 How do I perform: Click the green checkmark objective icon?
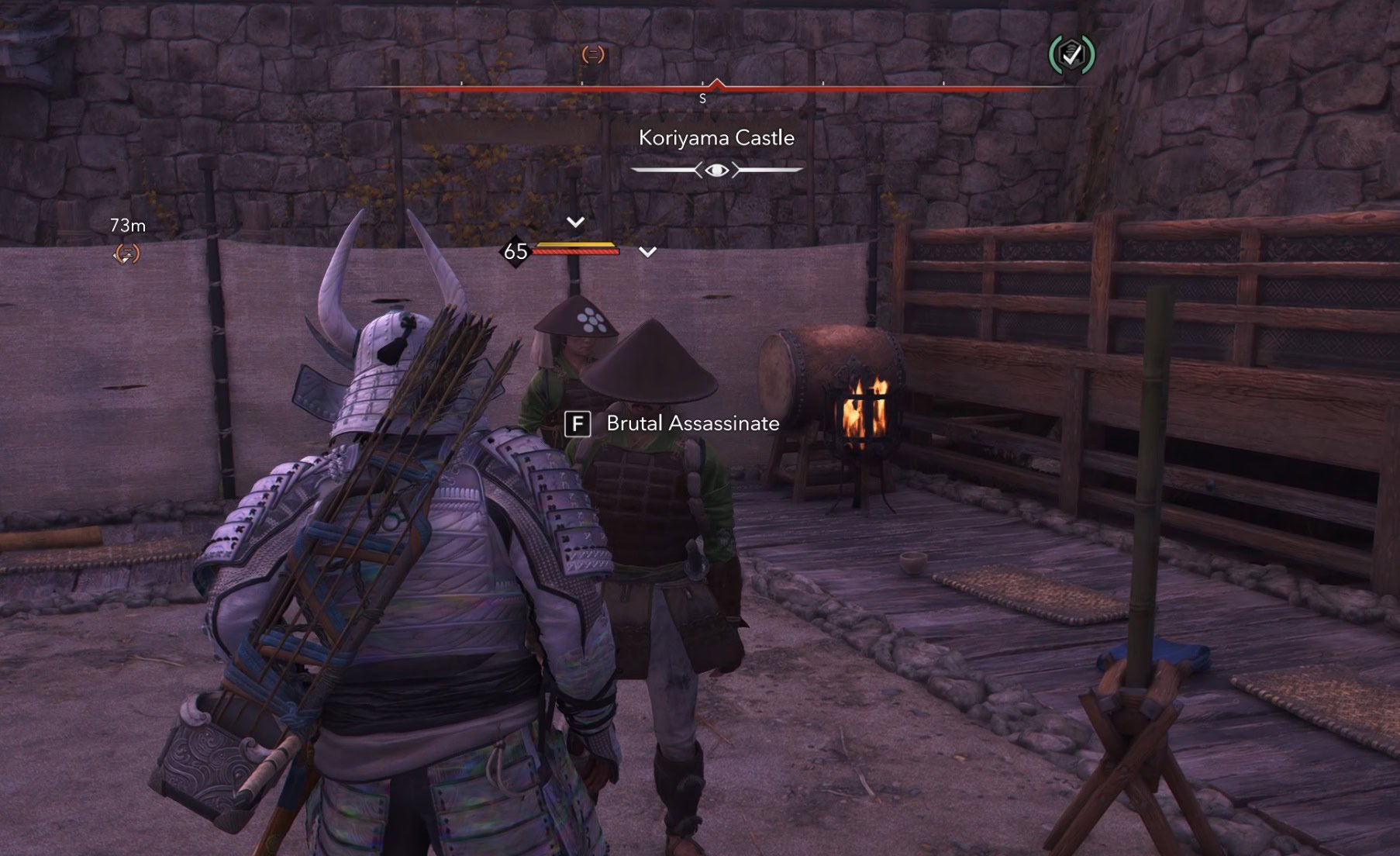[x=1071, y=54]
